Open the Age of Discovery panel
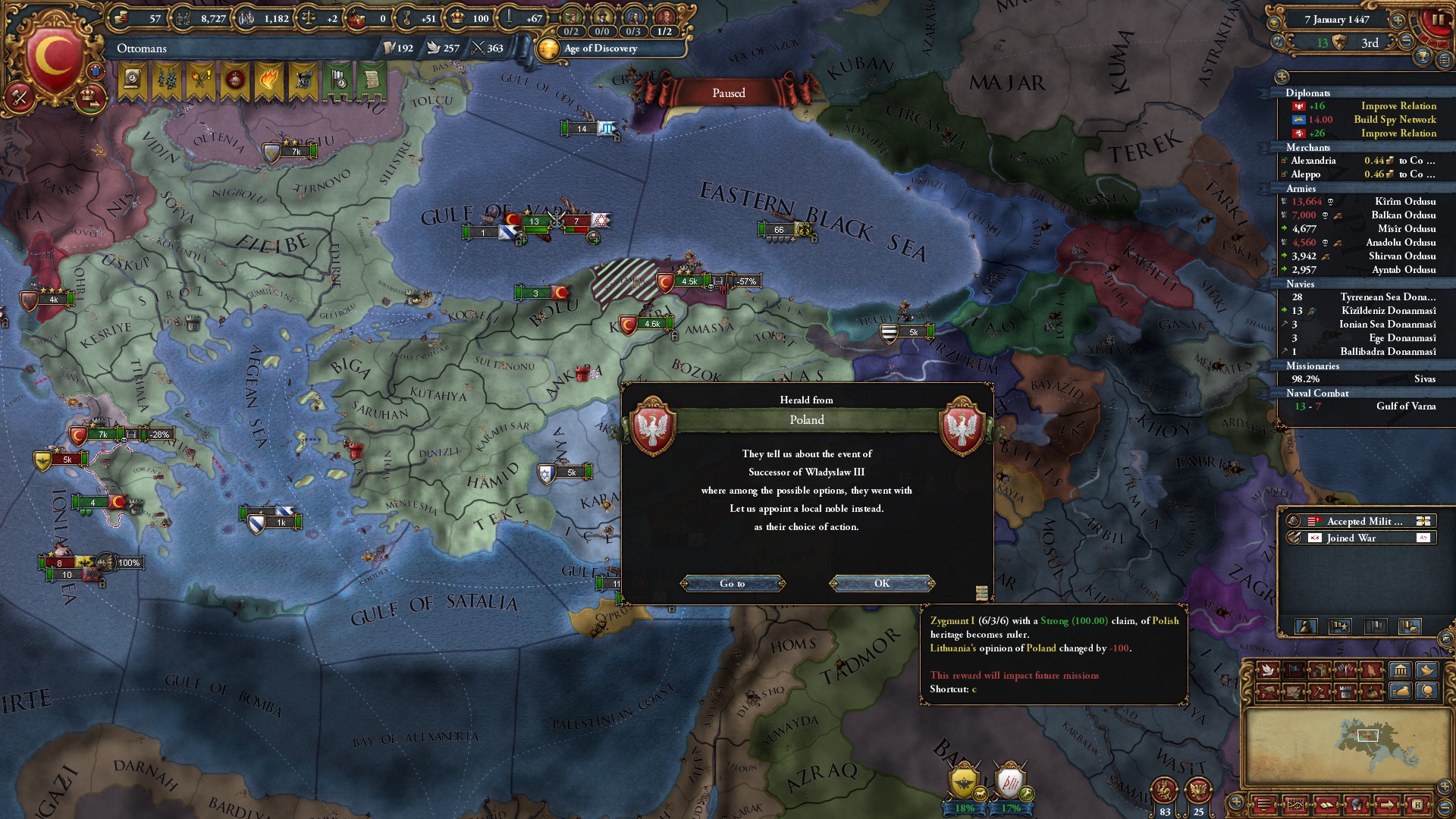Image resolution: width=1456 pixels, height=819 pixels. click(600, 49)
